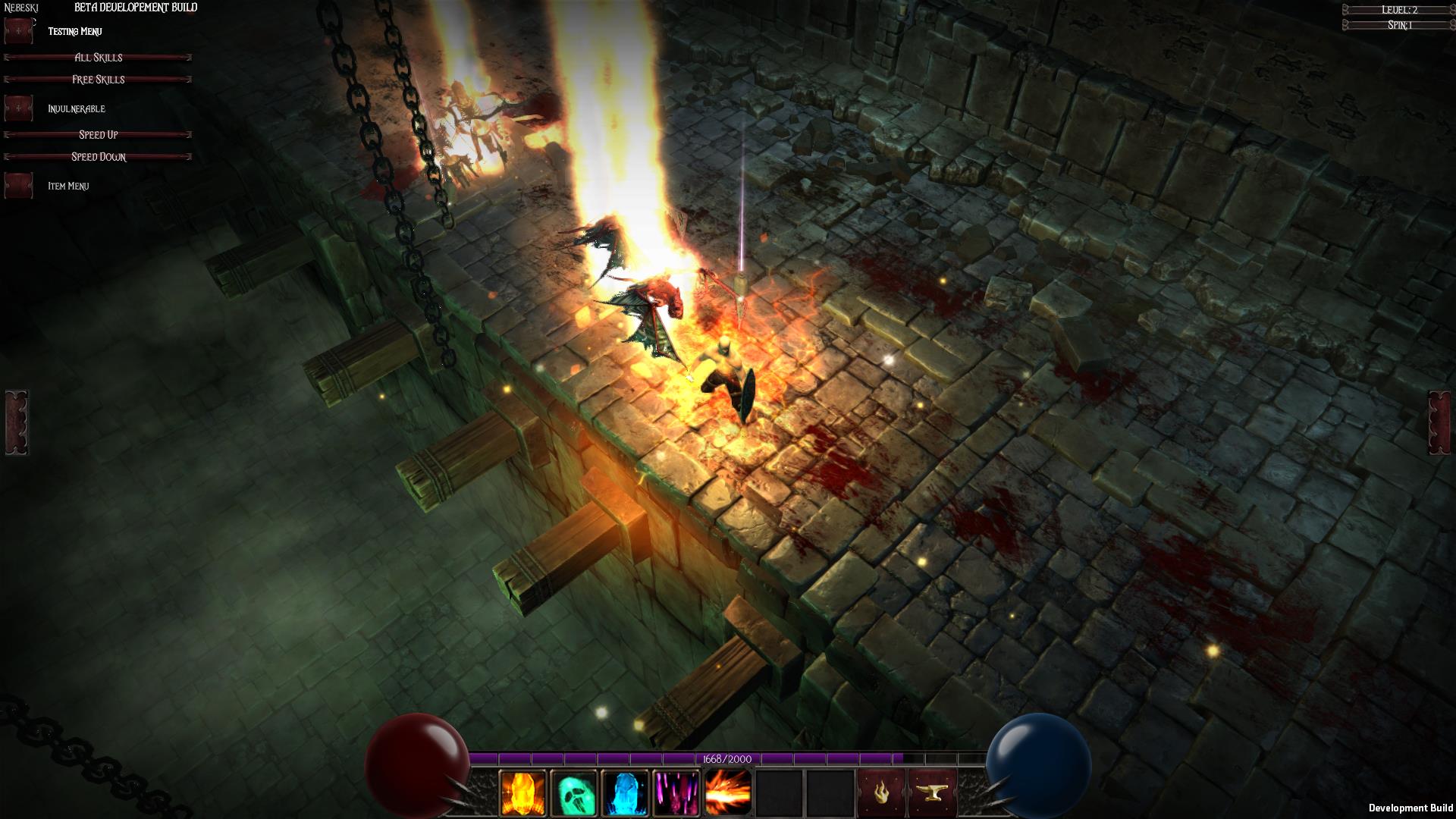
Task: Activate the Free Skills option
Action: [98, 80]
